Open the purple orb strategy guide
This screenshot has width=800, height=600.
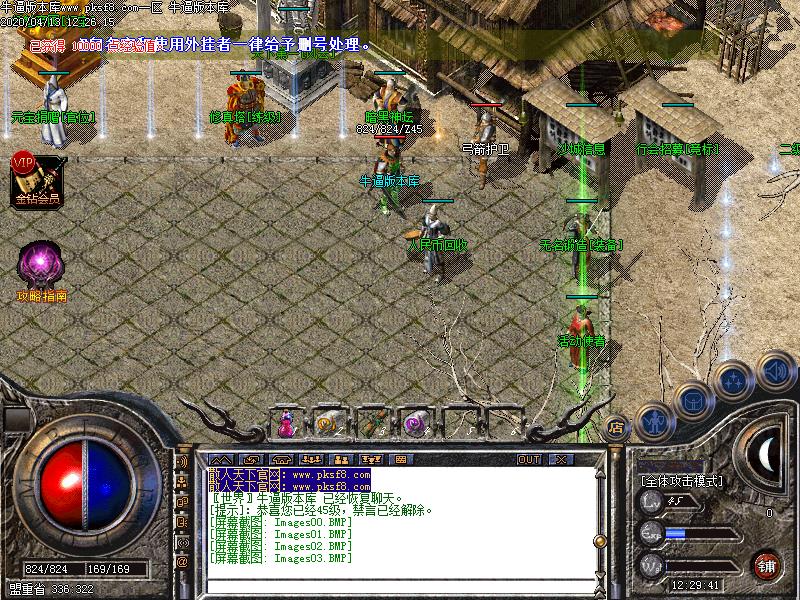coord(42,267)
